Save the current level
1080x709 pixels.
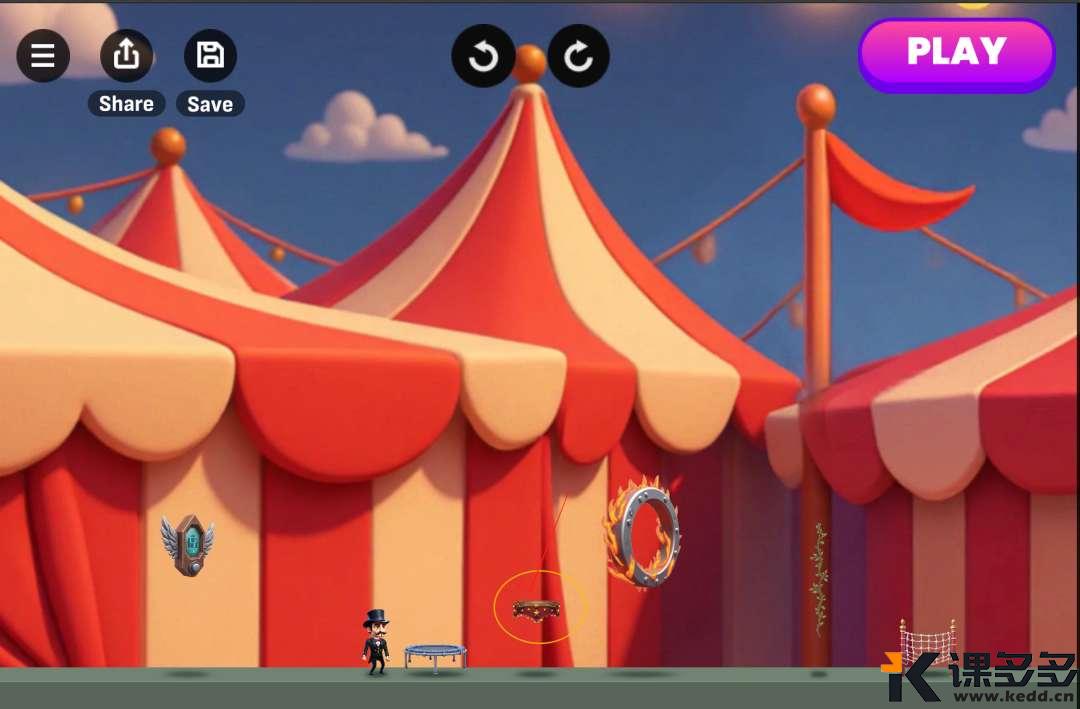pos(210,55)
